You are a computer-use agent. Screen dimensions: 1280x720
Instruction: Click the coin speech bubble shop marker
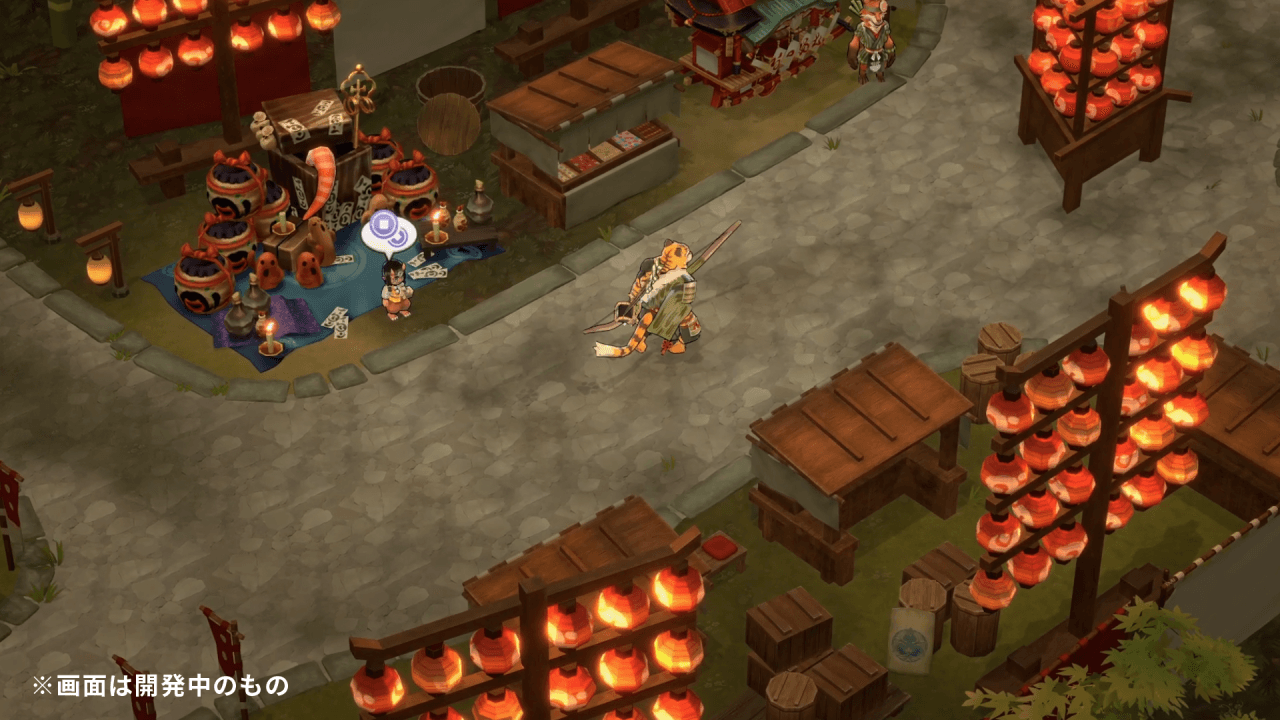pos(389,235)
